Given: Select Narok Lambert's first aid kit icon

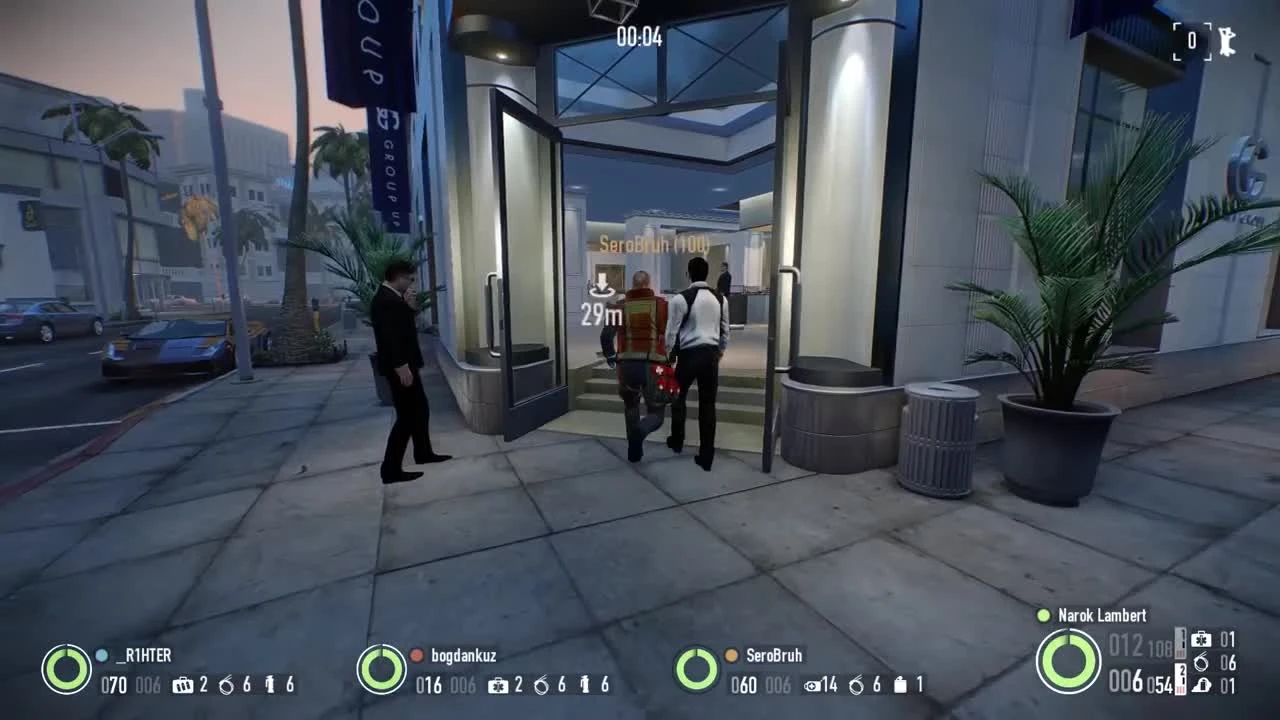Looking at the screenshot, I should point(1200,640).
